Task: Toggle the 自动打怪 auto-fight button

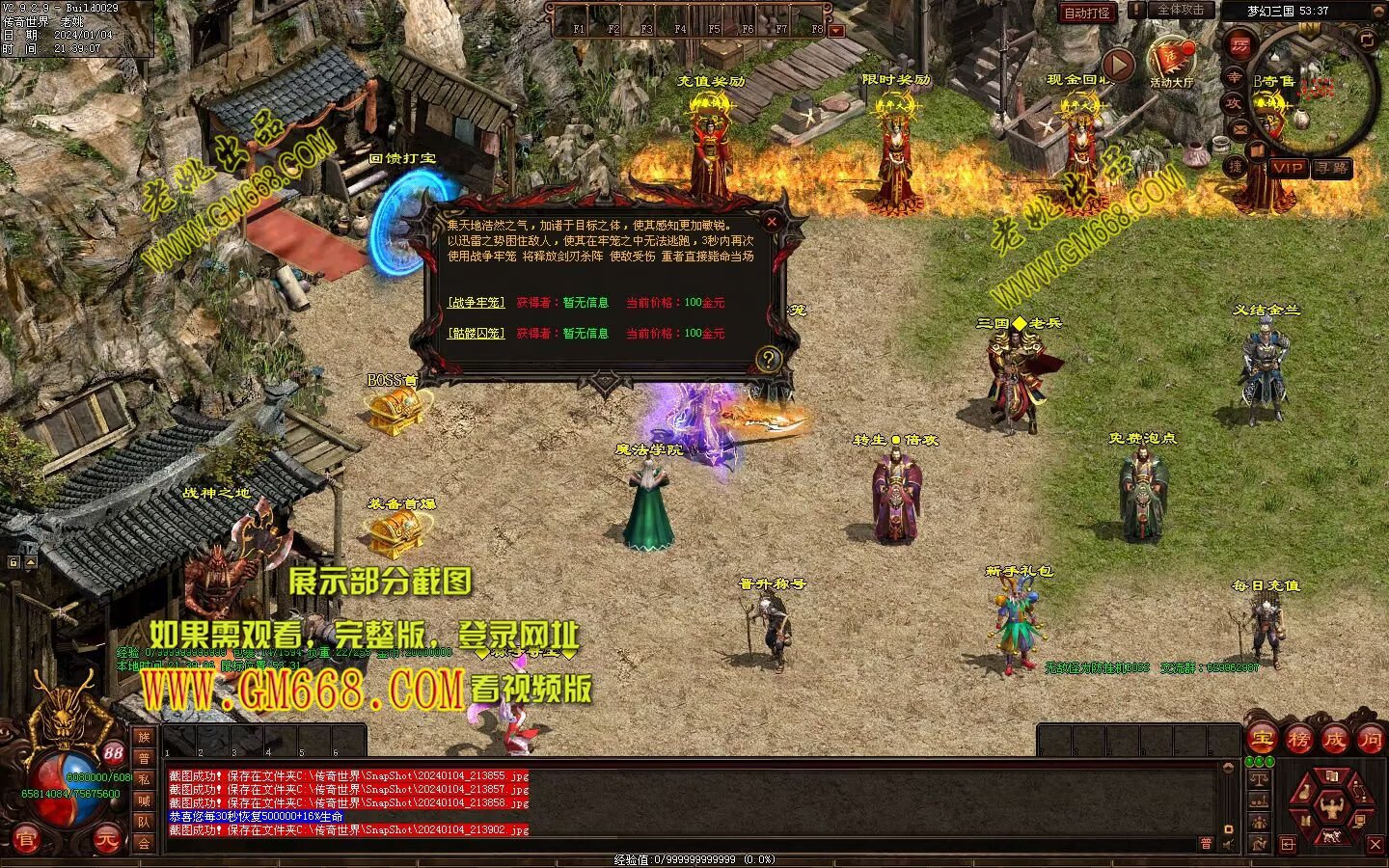Action: [1087, 13]
